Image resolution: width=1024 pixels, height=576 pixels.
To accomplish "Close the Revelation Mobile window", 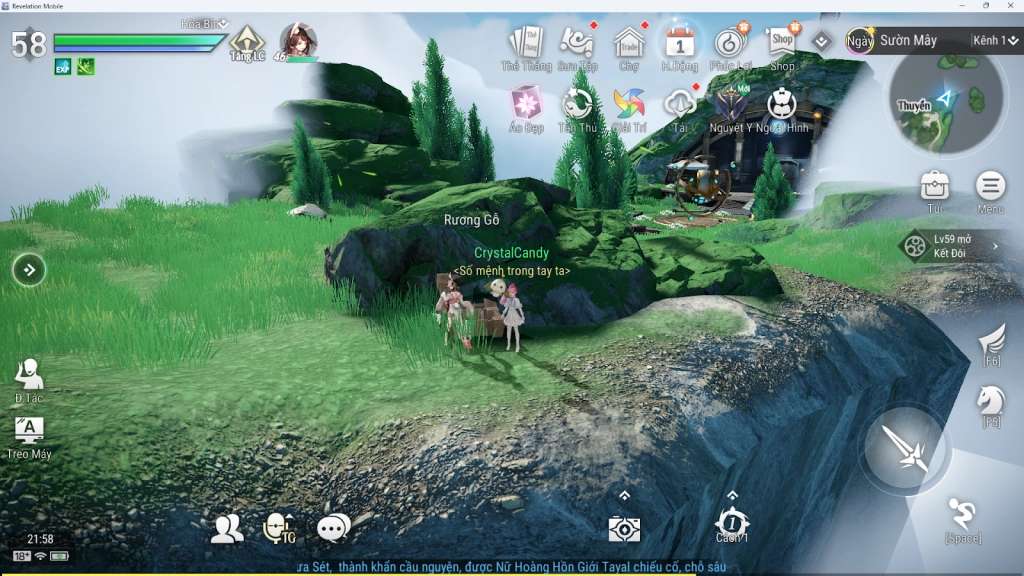I will [x=1010, y=5].
